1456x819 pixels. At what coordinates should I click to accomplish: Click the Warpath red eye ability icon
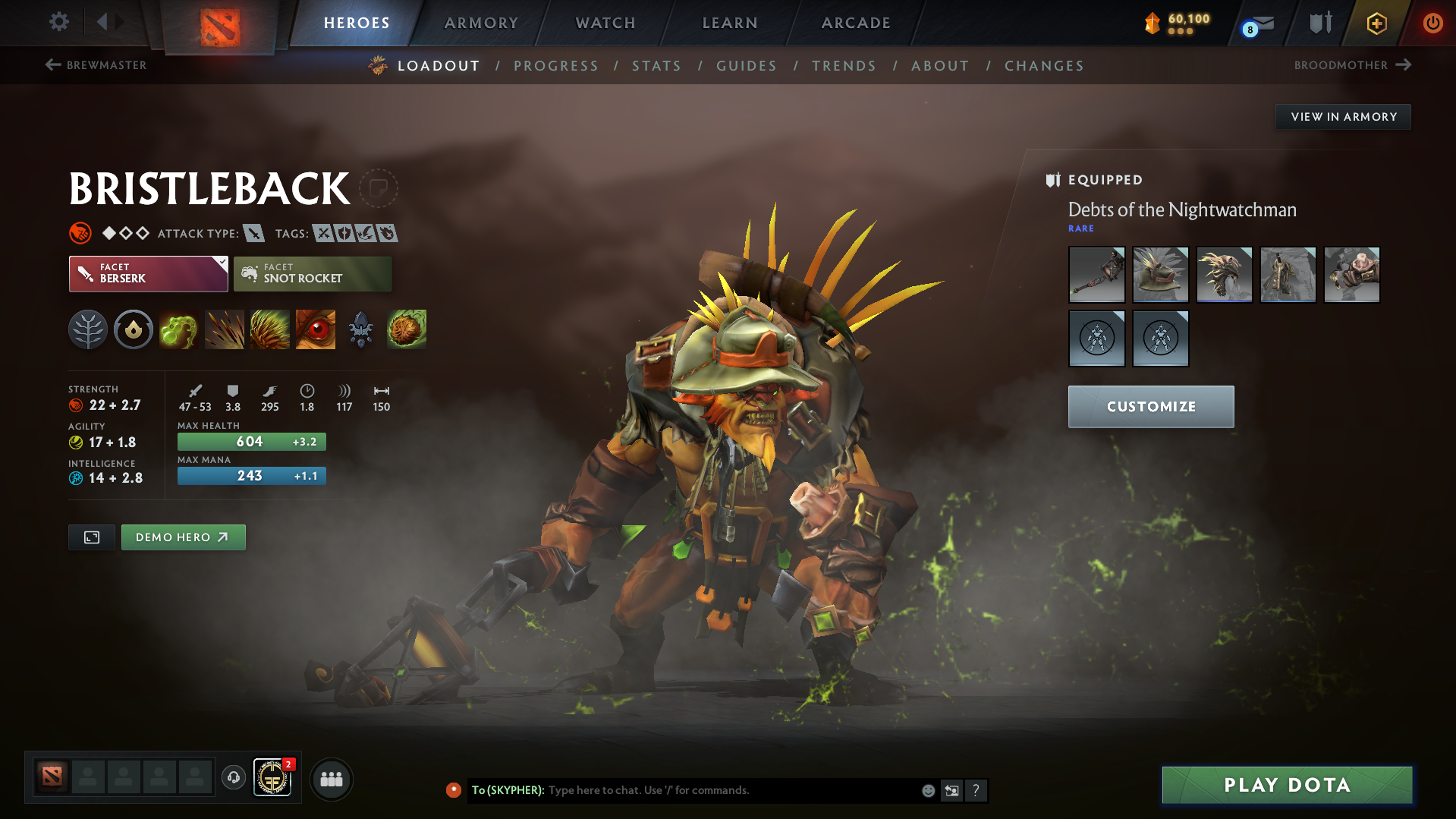[315, 329]
